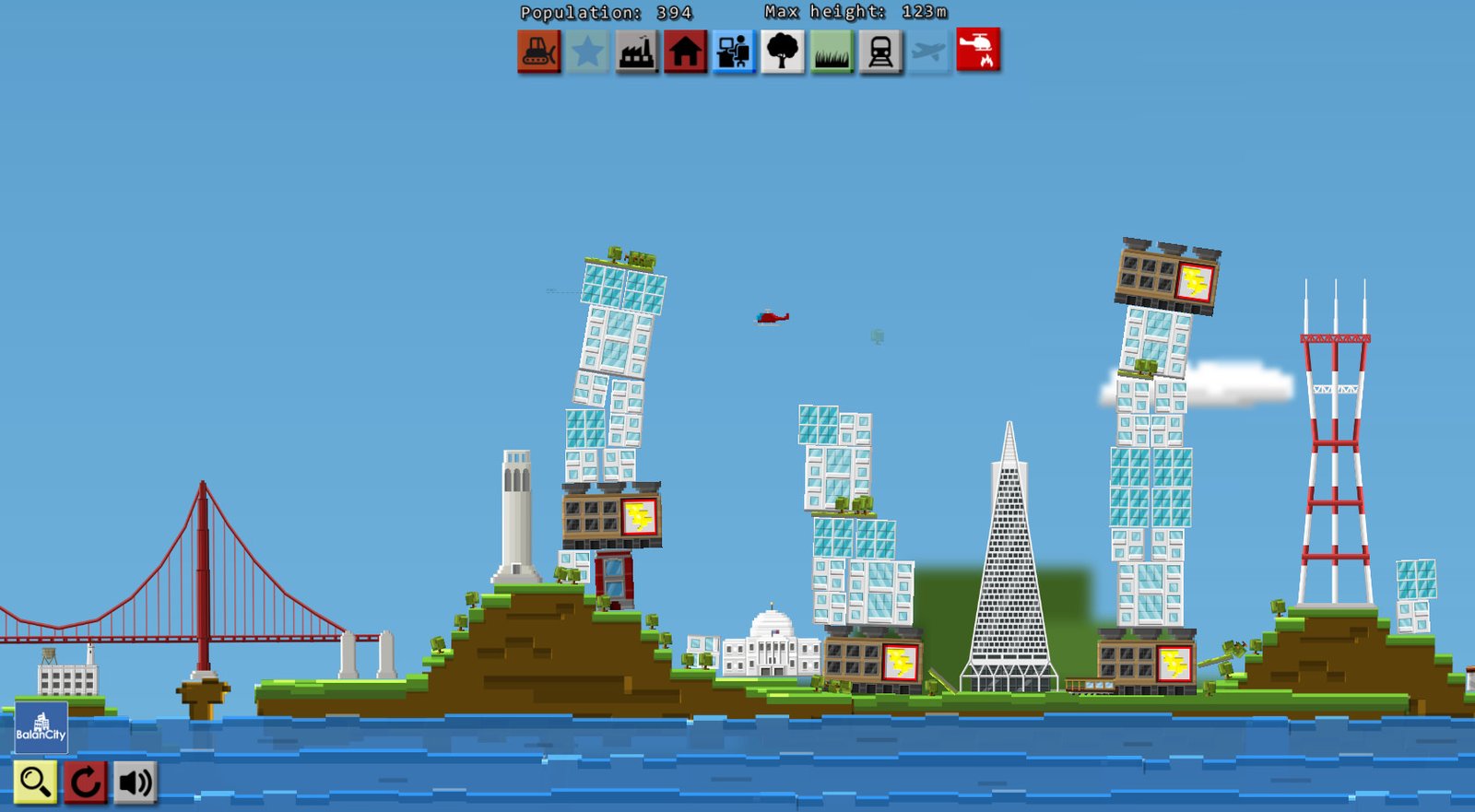Click the BalanCity logo badge

41,727
